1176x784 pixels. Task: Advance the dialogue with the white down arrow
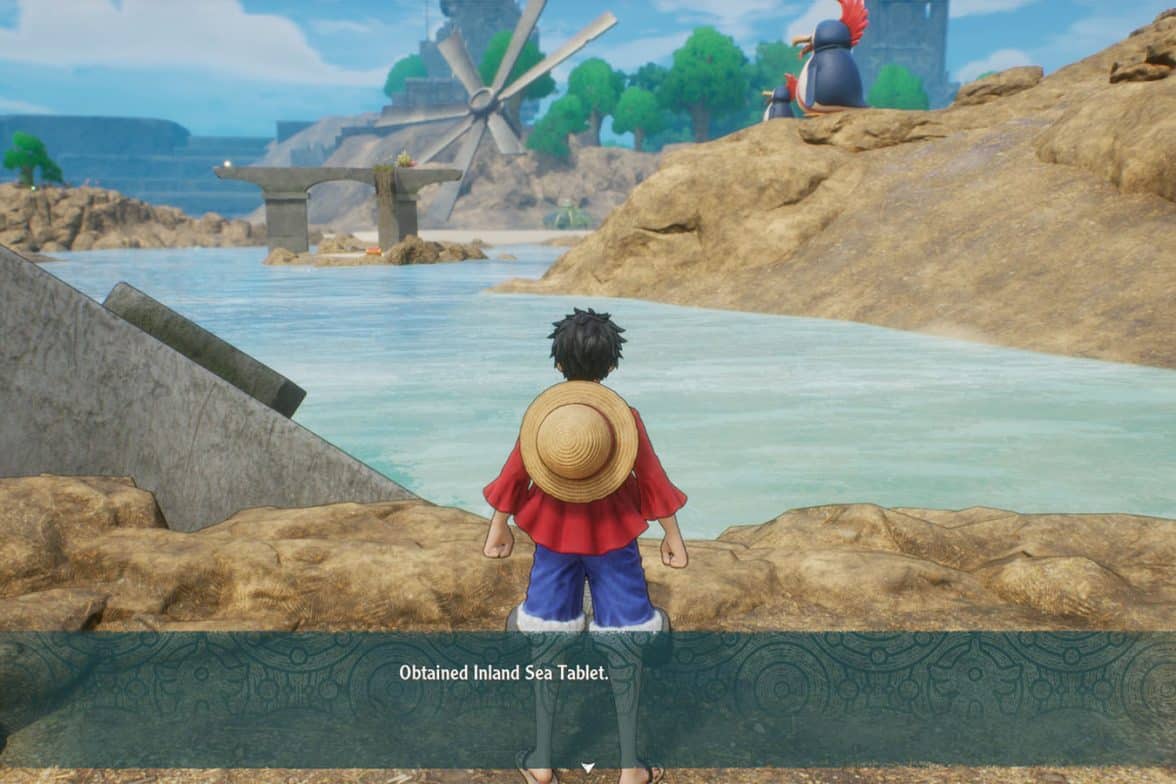coord(588,768)
